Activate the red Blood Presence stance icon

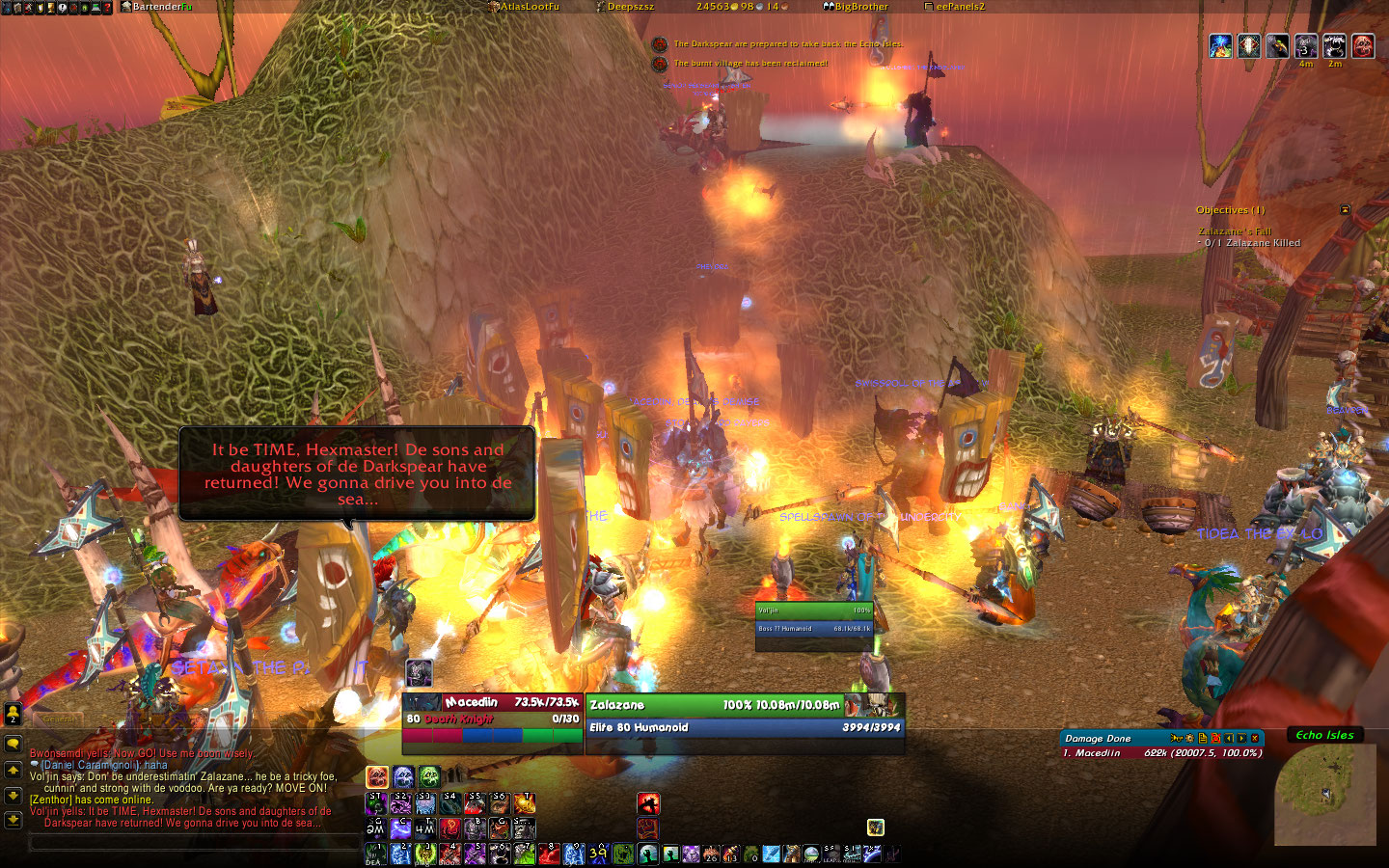pos(377,776)
